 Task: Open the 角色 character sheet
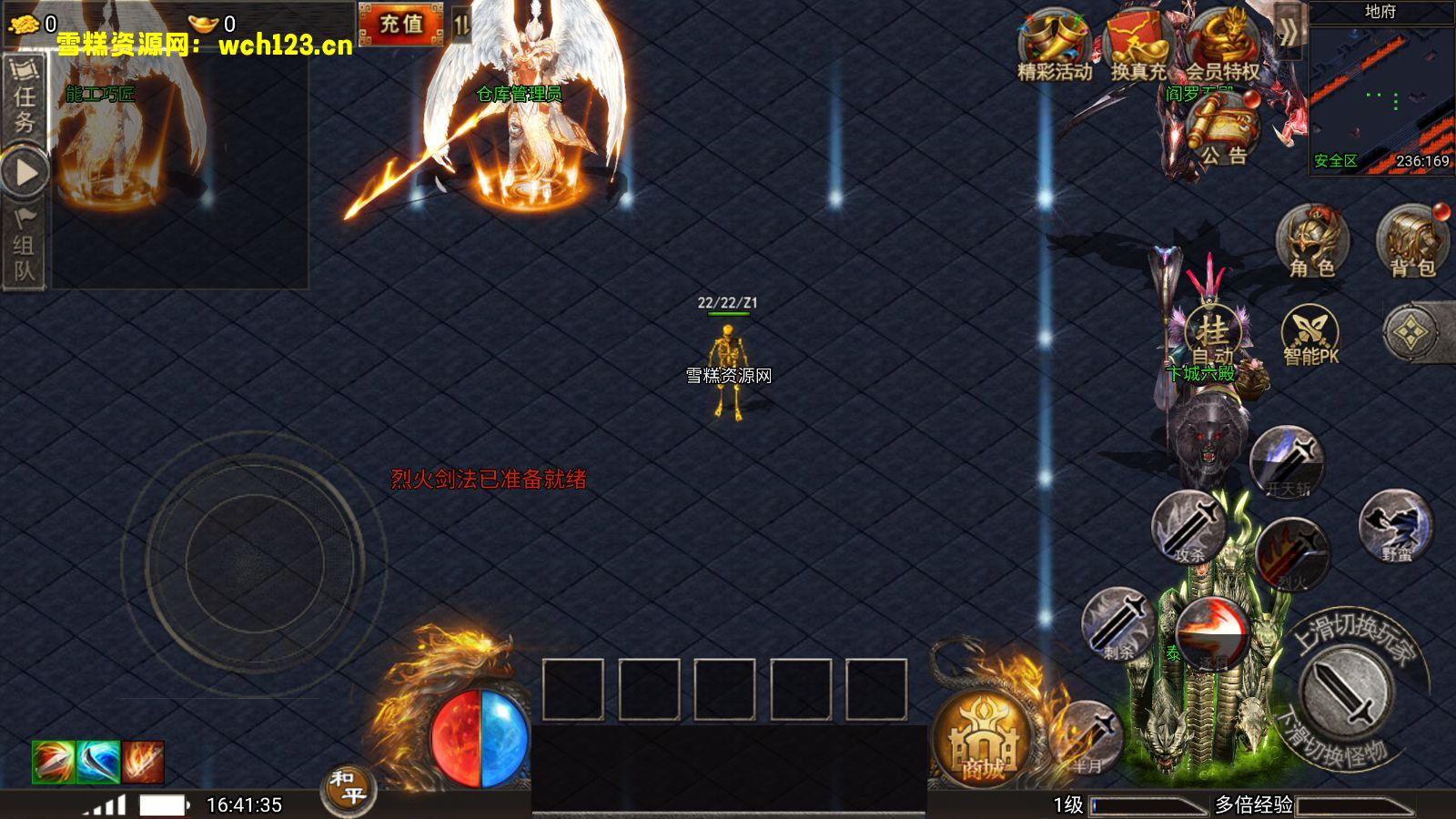(x=1311, y=241)
